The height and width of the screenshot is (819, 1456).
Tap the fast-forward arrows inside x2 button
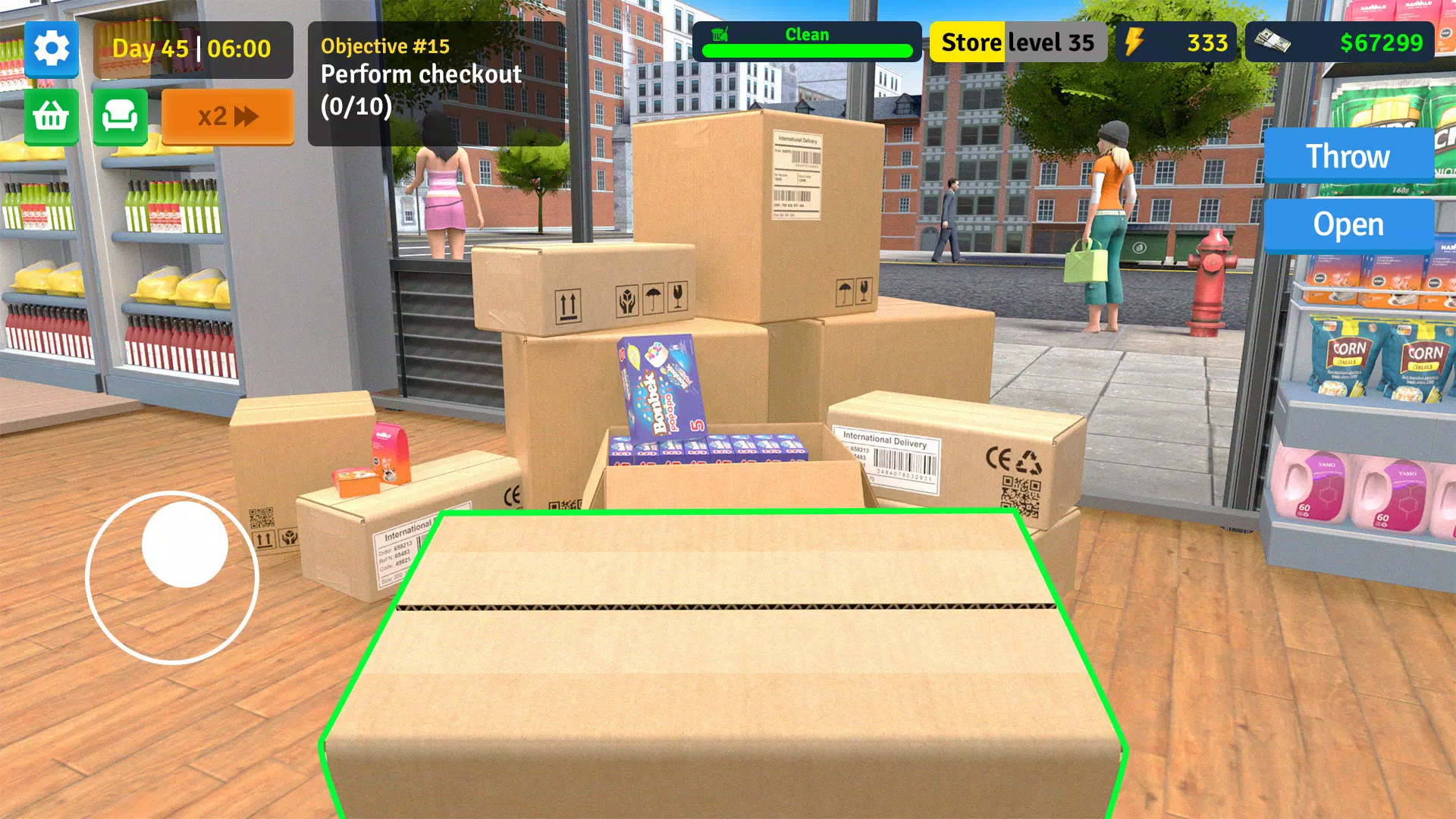click(x=250, y=116)
